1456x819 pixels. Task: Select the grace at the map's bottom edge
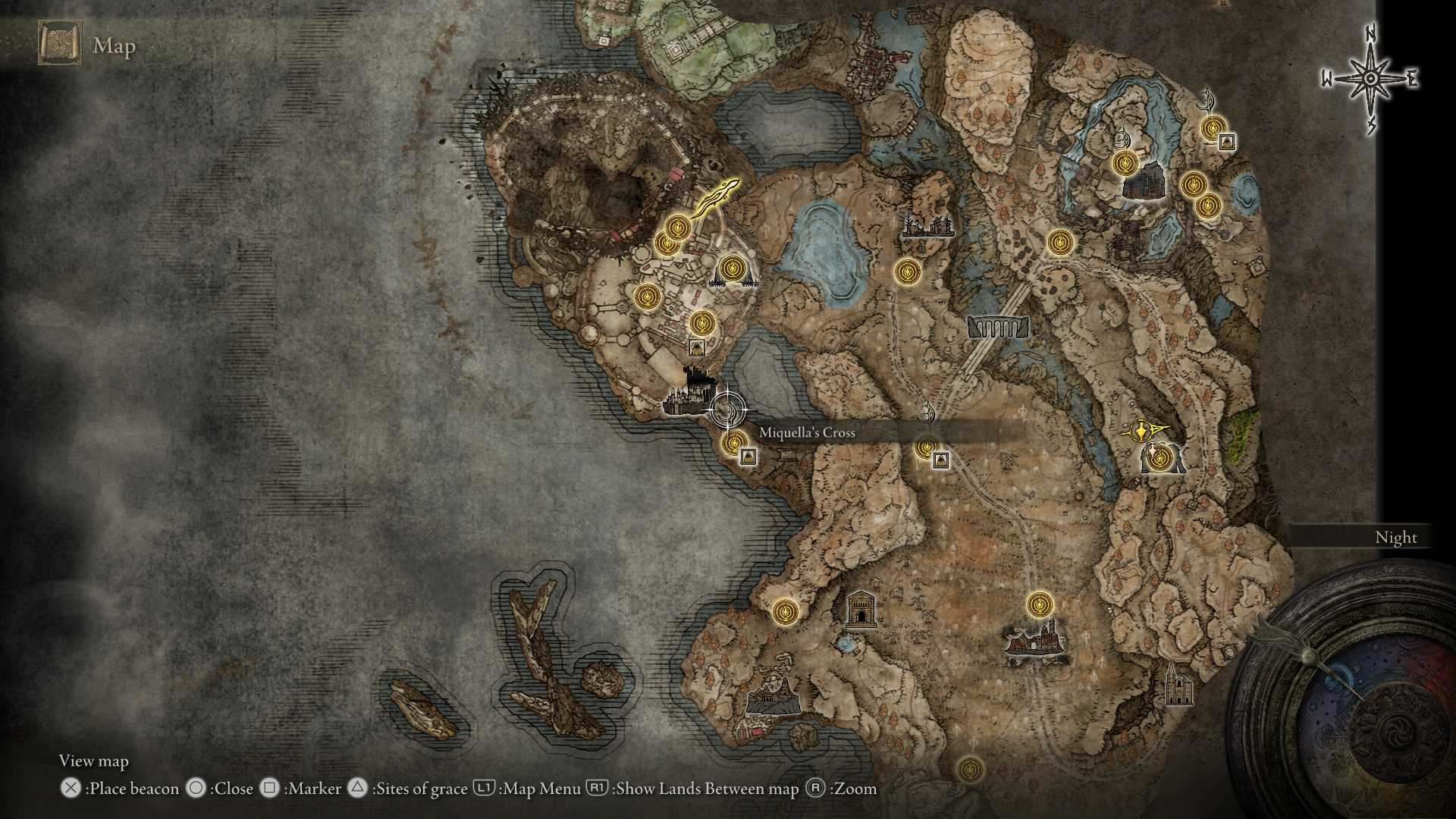point(969,769)
